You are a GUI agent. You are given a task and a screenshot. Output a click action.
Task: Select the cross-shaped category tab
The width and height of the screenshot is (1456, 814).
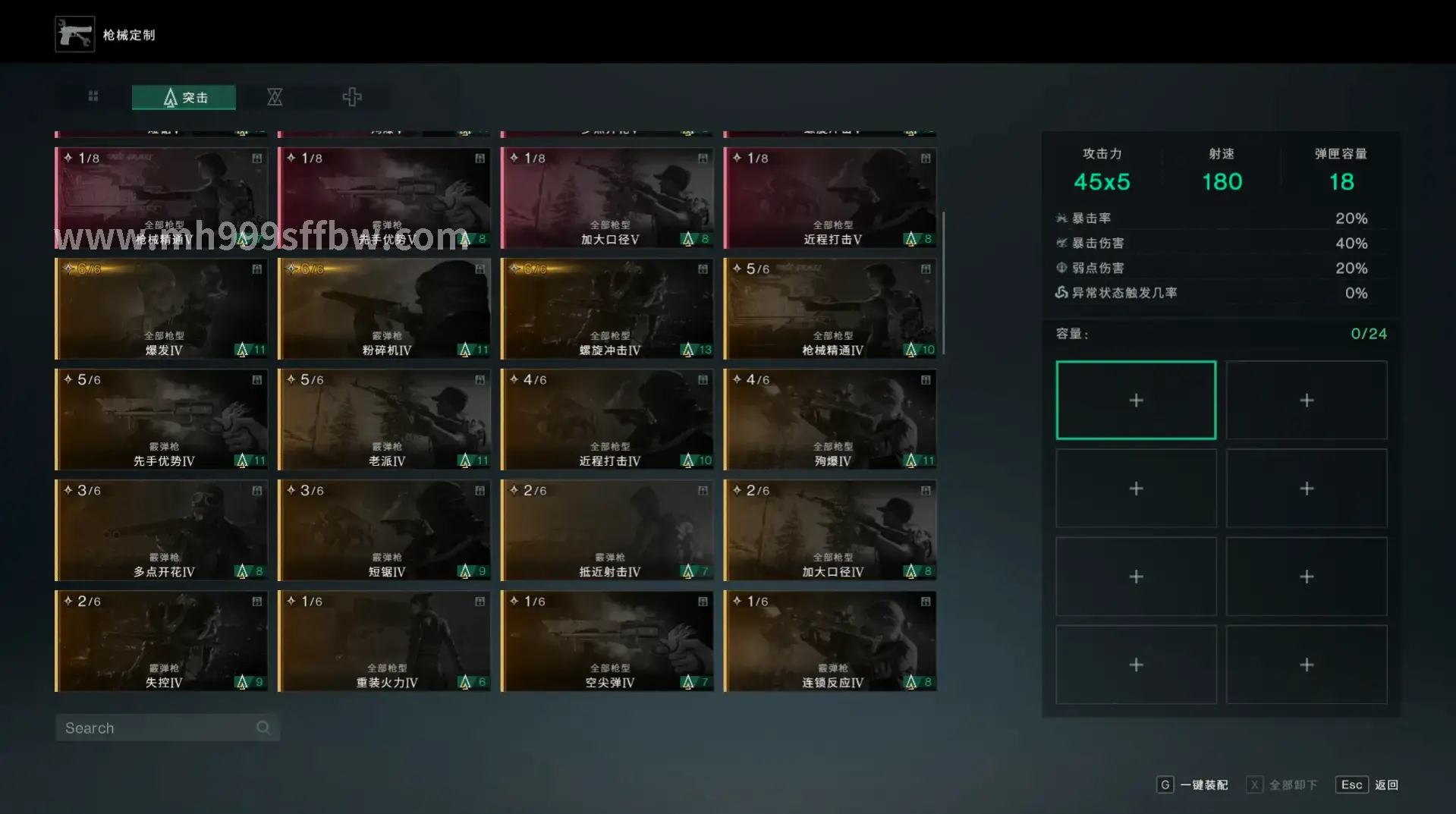(351, 97)
